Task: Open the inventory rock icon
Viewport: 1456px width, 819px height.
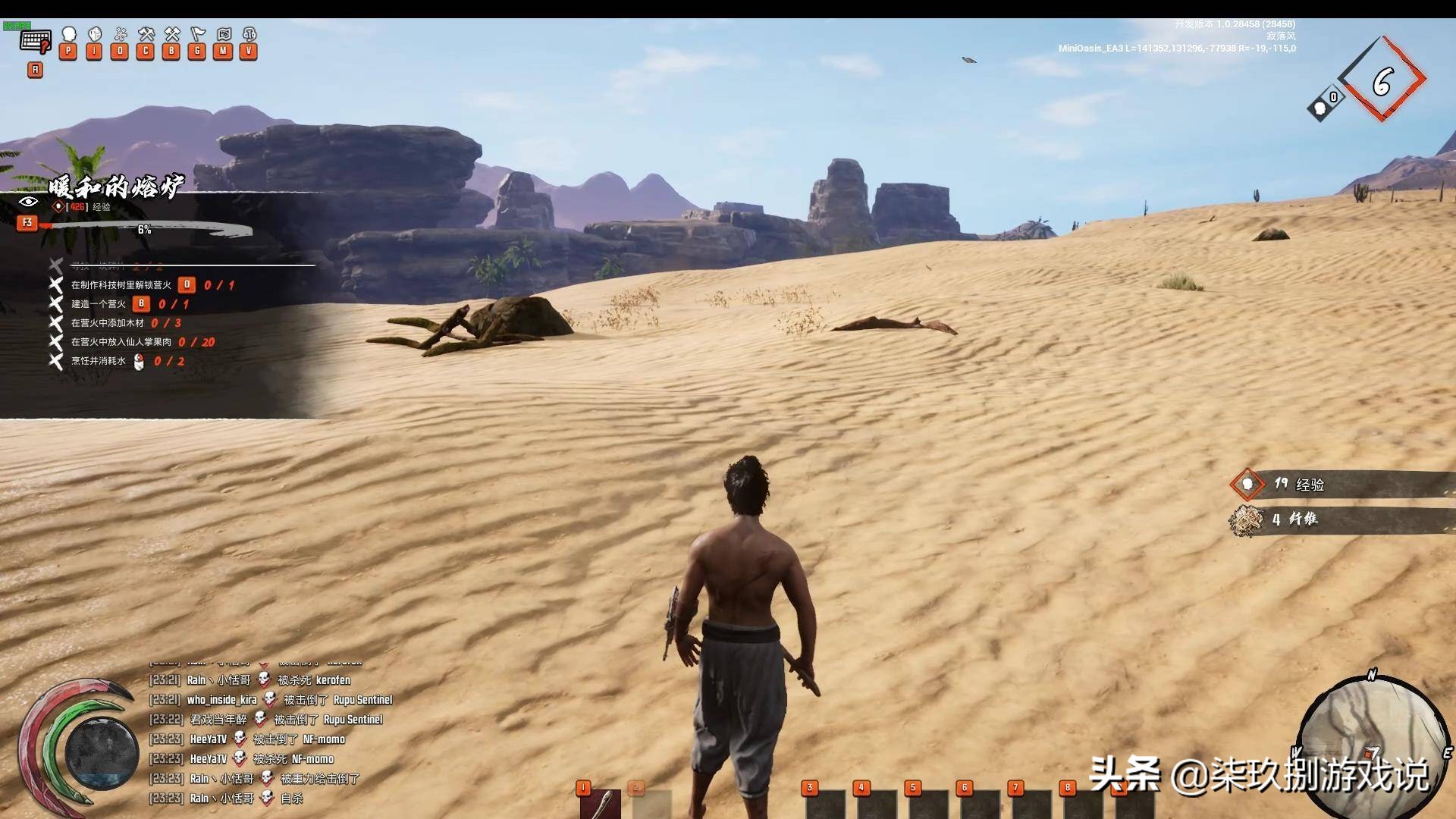Action: pyautogui.click(x=94, y=35)
